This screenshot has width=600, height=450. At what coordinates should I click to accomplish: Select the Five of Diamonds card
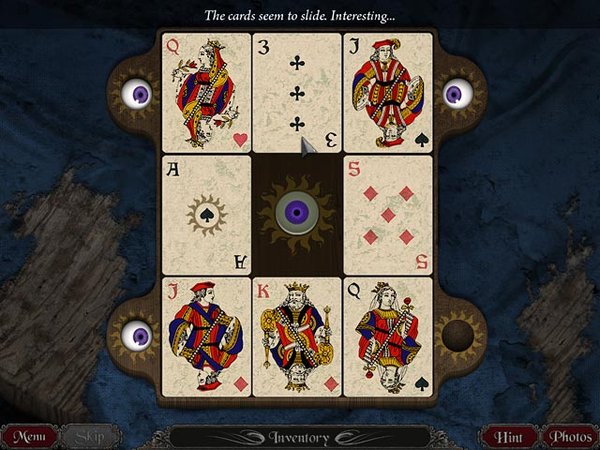tap(388, 214)
